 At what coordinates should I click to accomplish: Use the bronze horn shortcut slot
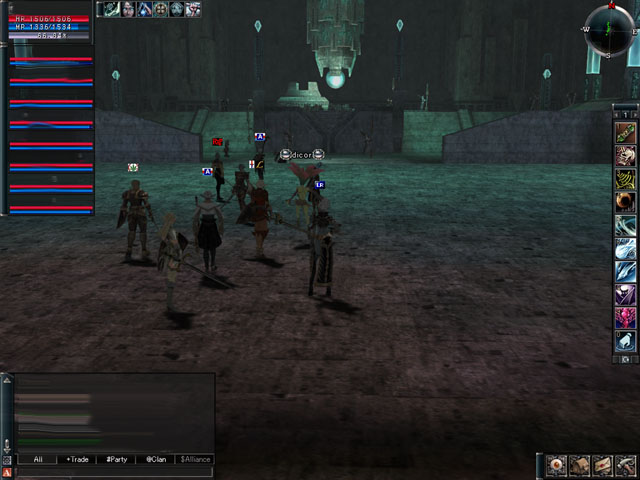pos(625,201)
